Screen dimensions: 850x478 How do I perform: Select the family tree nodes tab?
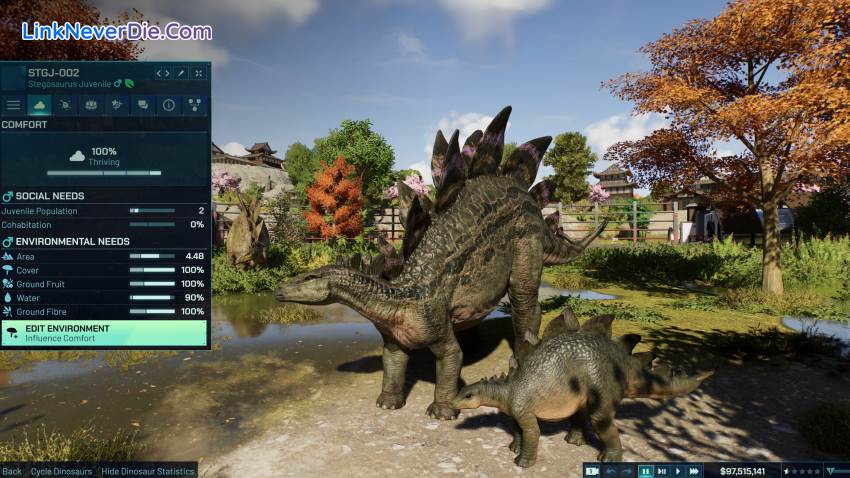pos(194,104)
